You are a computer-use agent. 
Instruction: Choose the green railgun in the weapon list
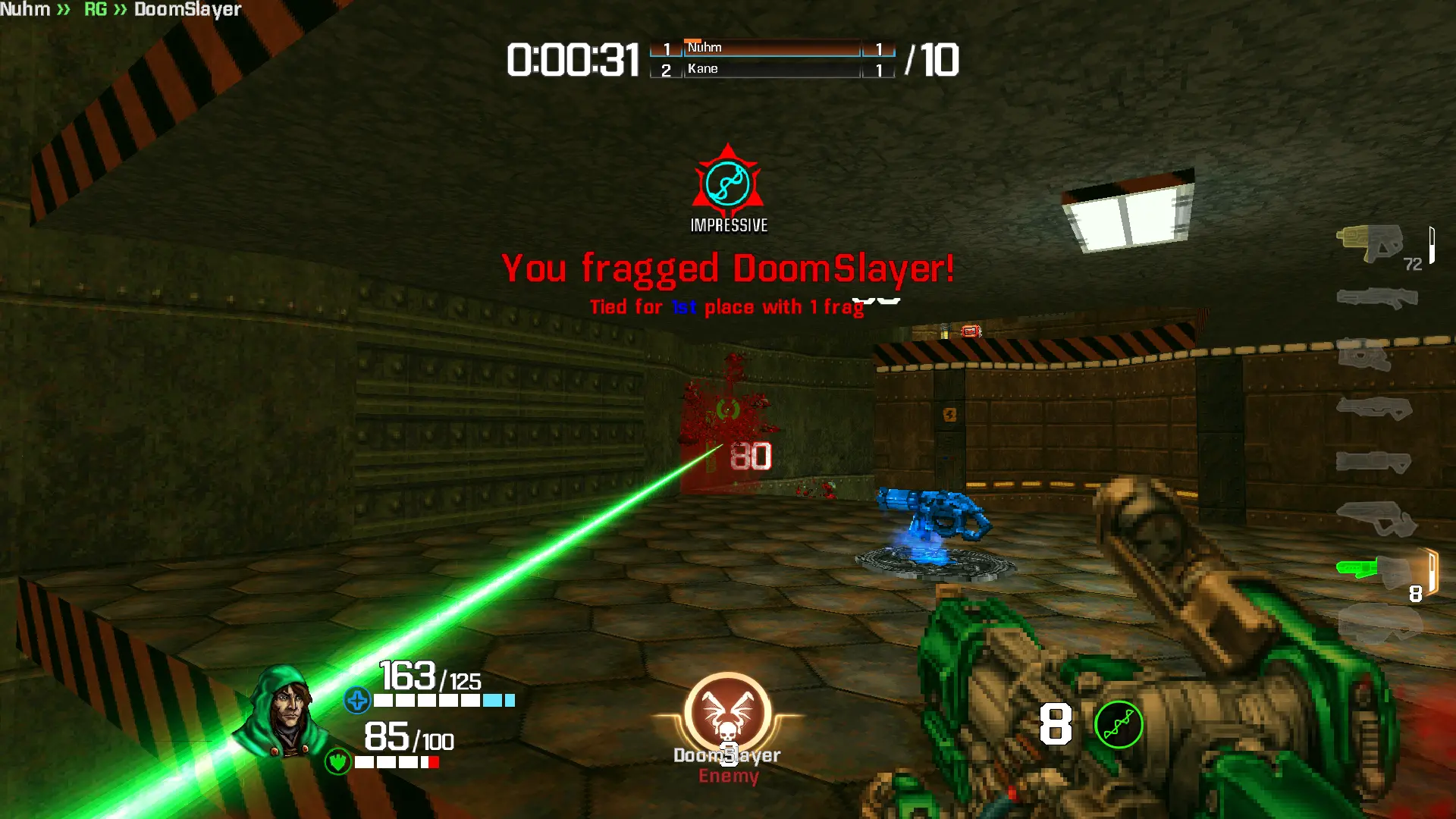click(1374, 569)
